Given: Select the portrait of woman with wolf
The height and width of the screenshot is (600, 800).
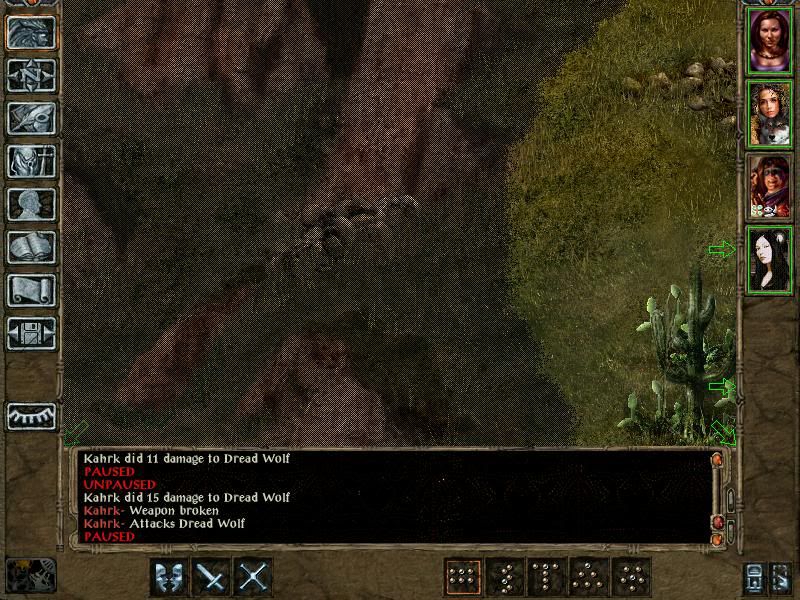Looking at the screenshot, I should coord(770,114).
